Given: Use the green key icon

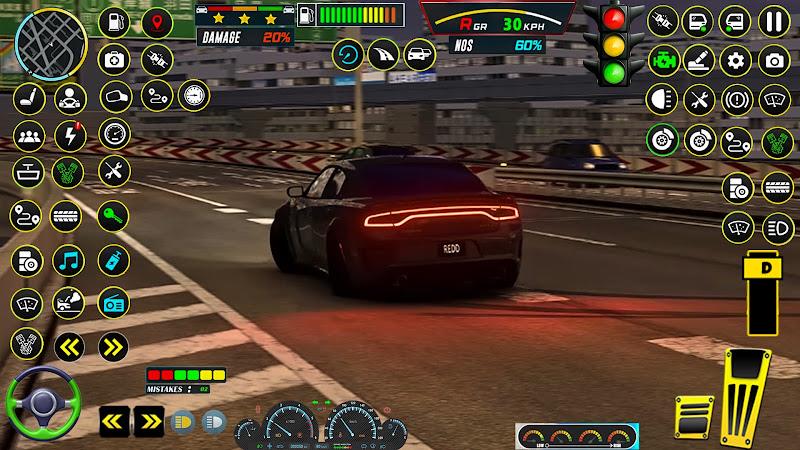Looking at the screenshot, I should click(x=115, y=214).
